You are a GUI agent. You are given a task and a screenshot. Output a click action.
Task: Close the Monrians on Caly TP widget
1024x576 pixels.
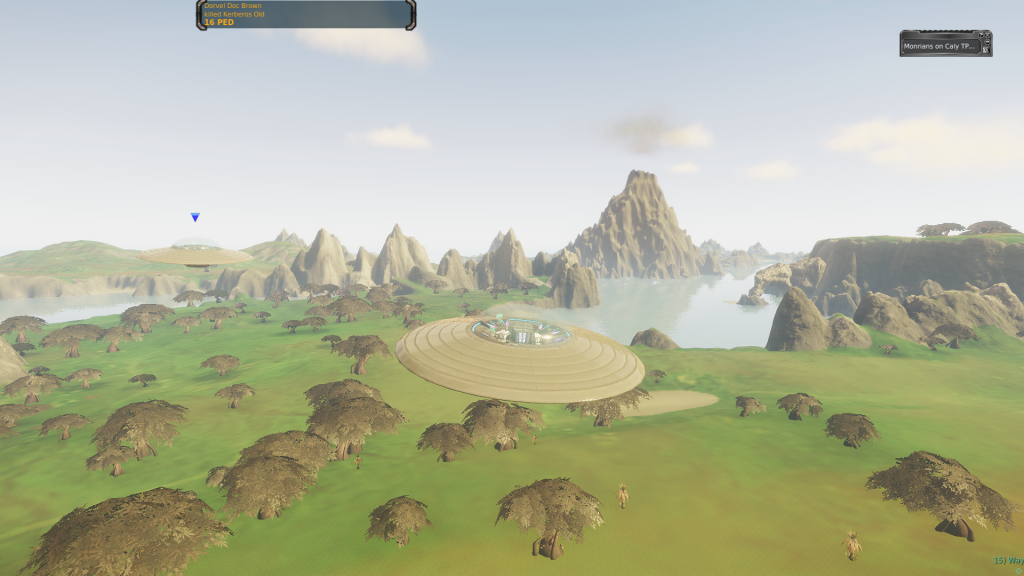click(x=987, y=35)
